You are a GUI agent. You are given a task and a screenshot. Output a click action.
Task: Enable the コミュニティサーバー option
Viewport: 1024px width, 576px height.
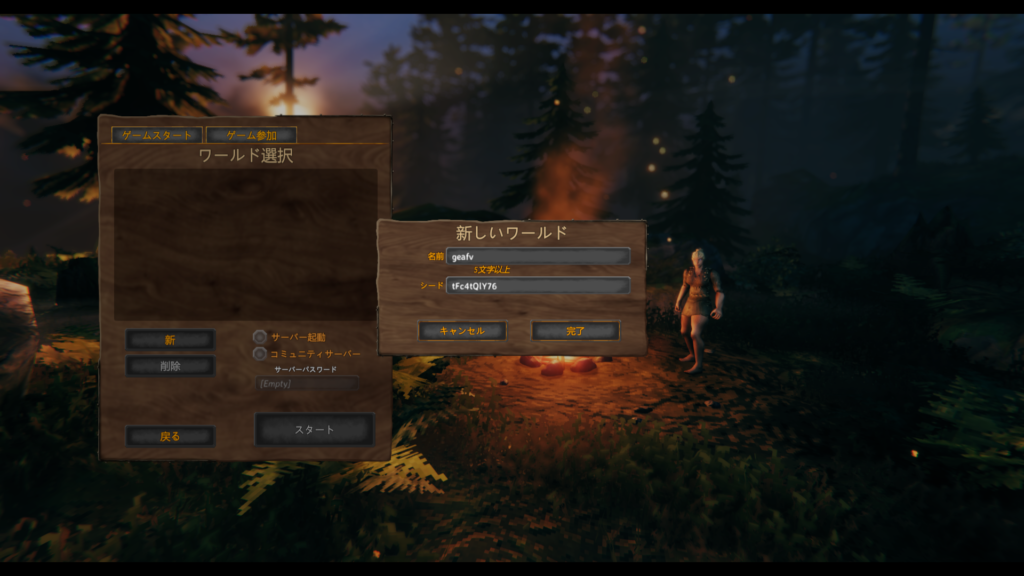coord(260,353)
